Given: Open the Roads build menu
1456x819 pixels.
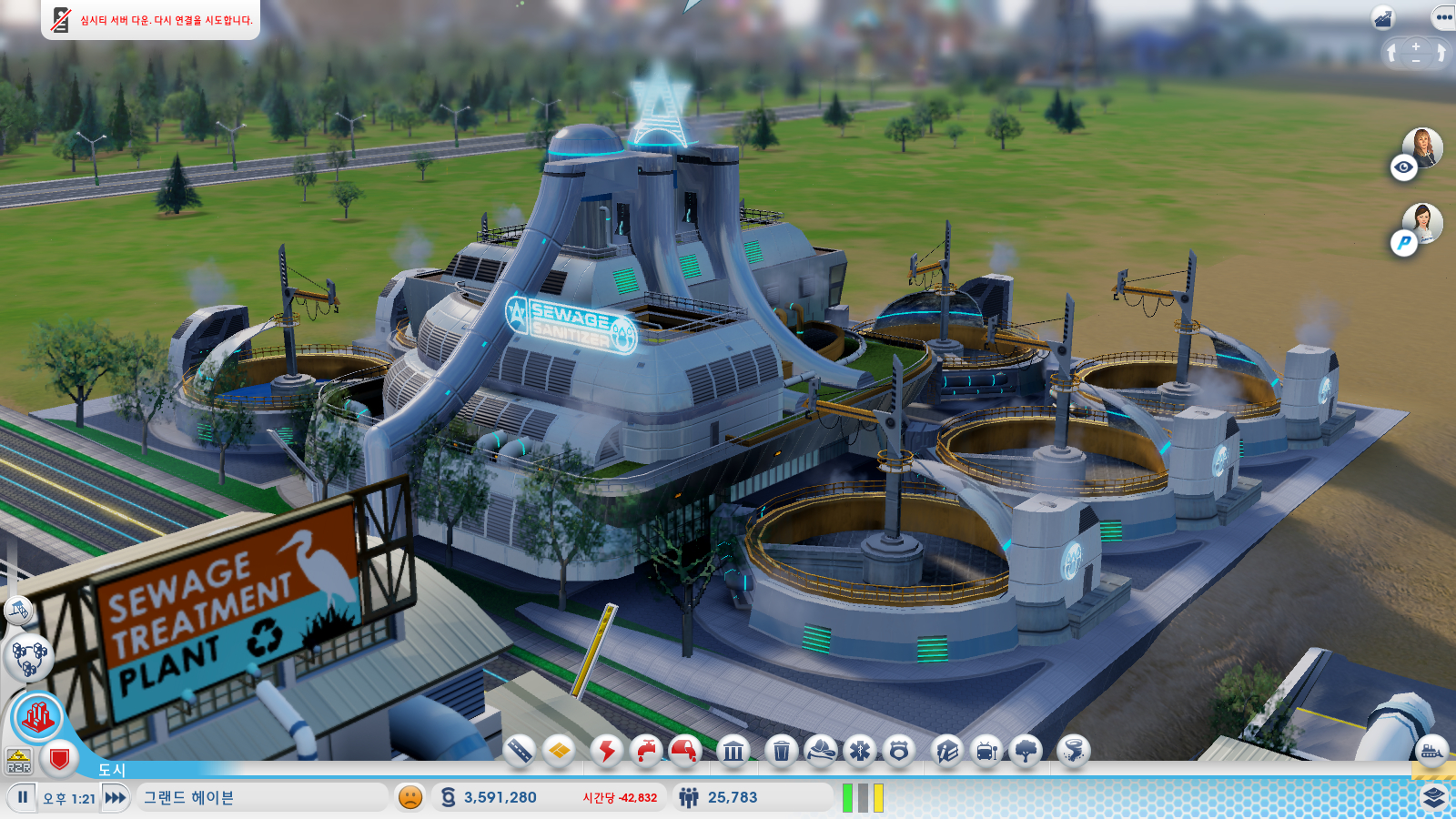Looking at the screenshot, I should click(520, 751).
